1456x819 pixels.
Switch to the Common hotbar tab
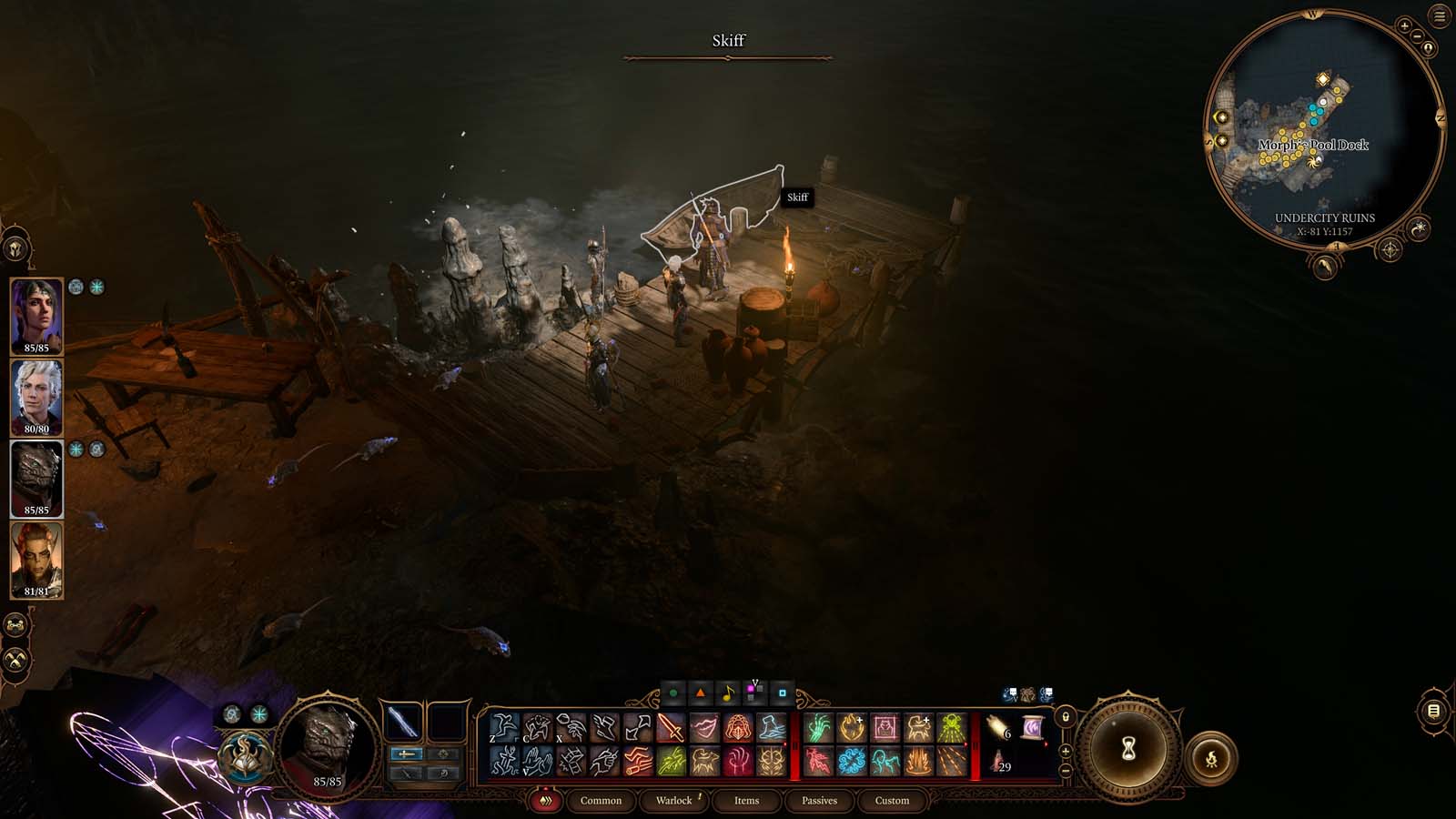(601, 801)
